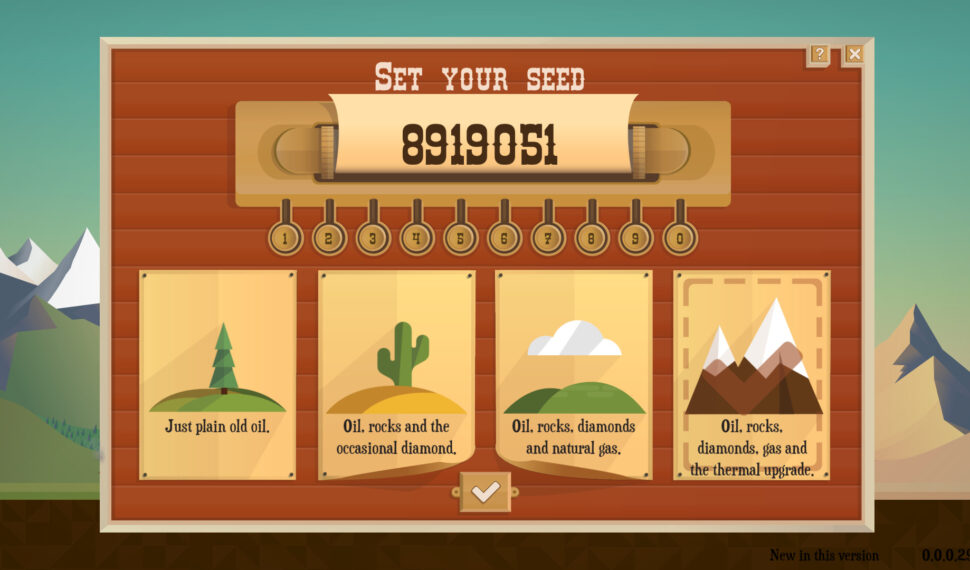Choose the cactus desert map card
The width and height of the screenshot is (970, 570).
pyautogui.click(x=396, y=374)
